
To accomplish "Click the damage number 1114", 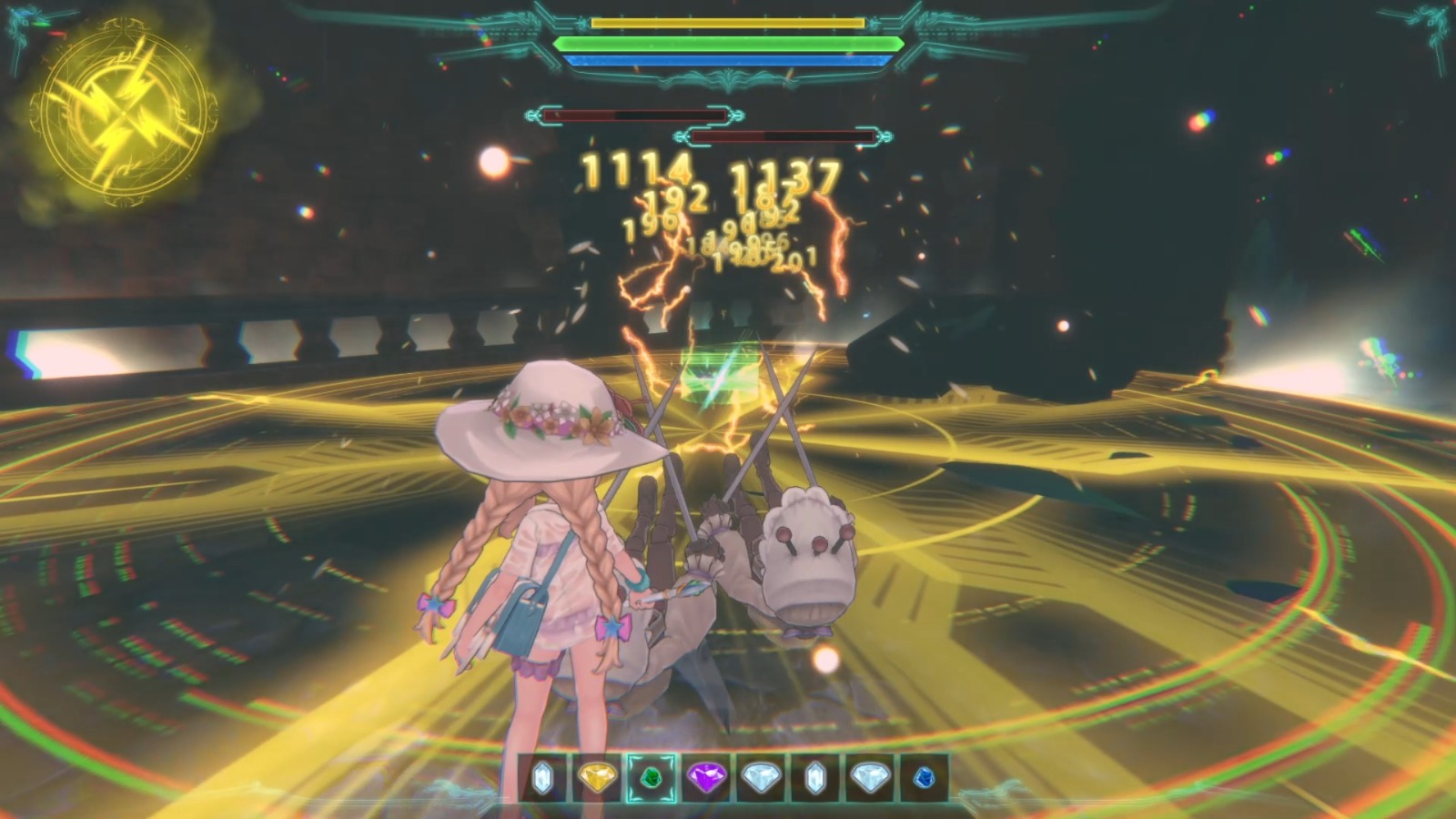I will click(637, 171).
